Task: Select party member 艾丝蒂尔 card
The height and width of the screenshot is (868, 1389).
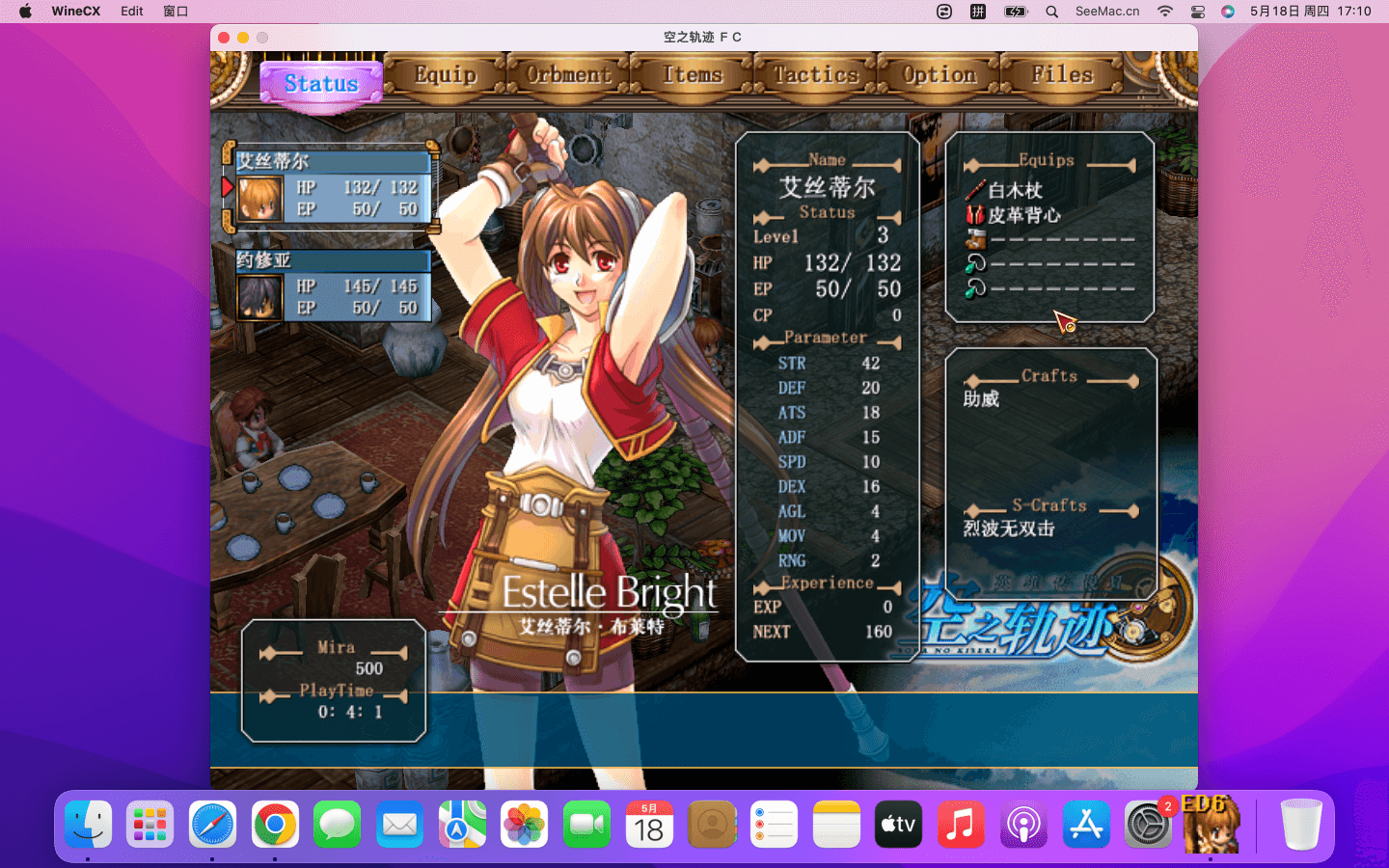Action: [x=333, y=188]
